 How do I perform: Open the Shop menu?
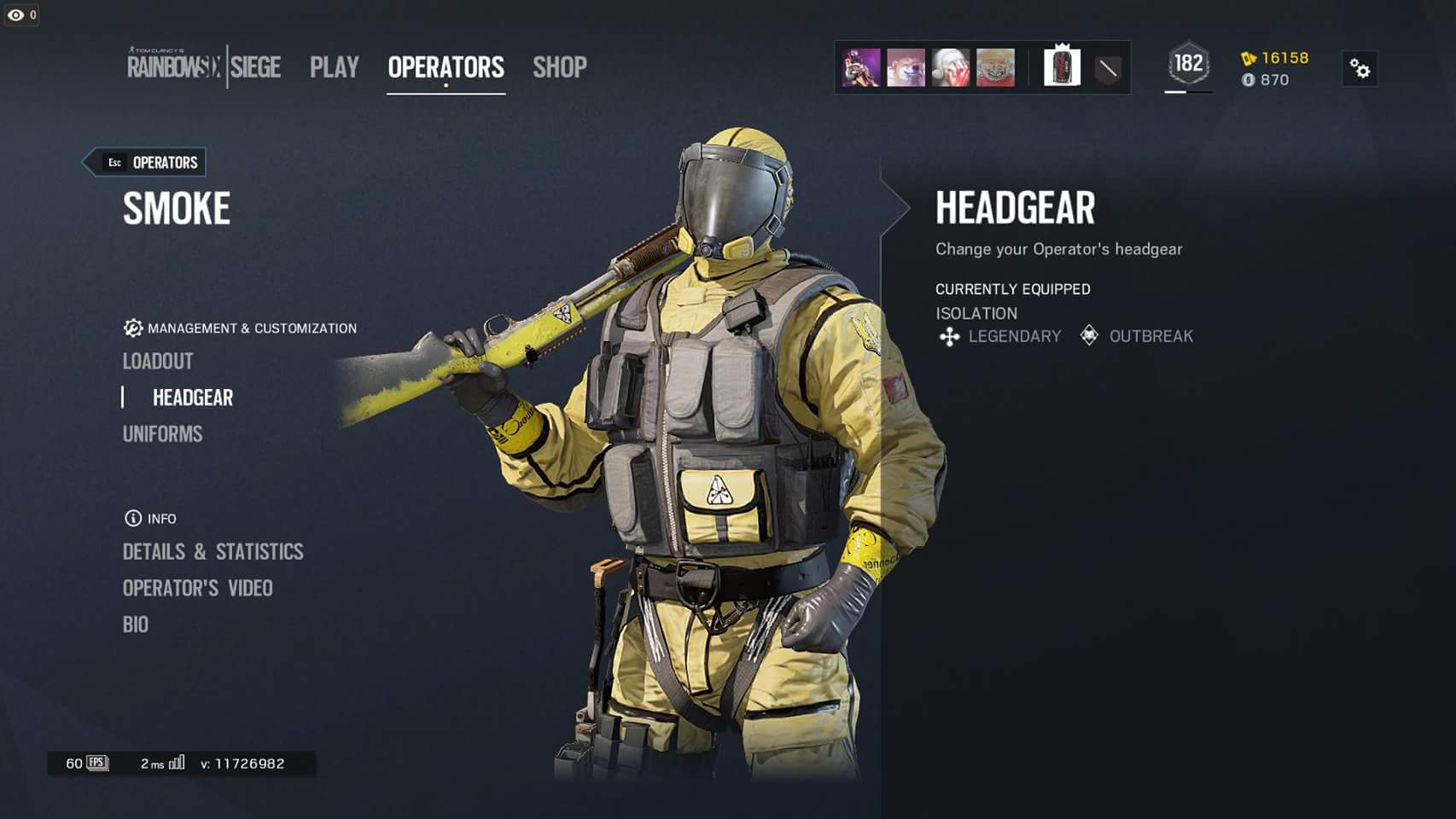tap(560, 67)
